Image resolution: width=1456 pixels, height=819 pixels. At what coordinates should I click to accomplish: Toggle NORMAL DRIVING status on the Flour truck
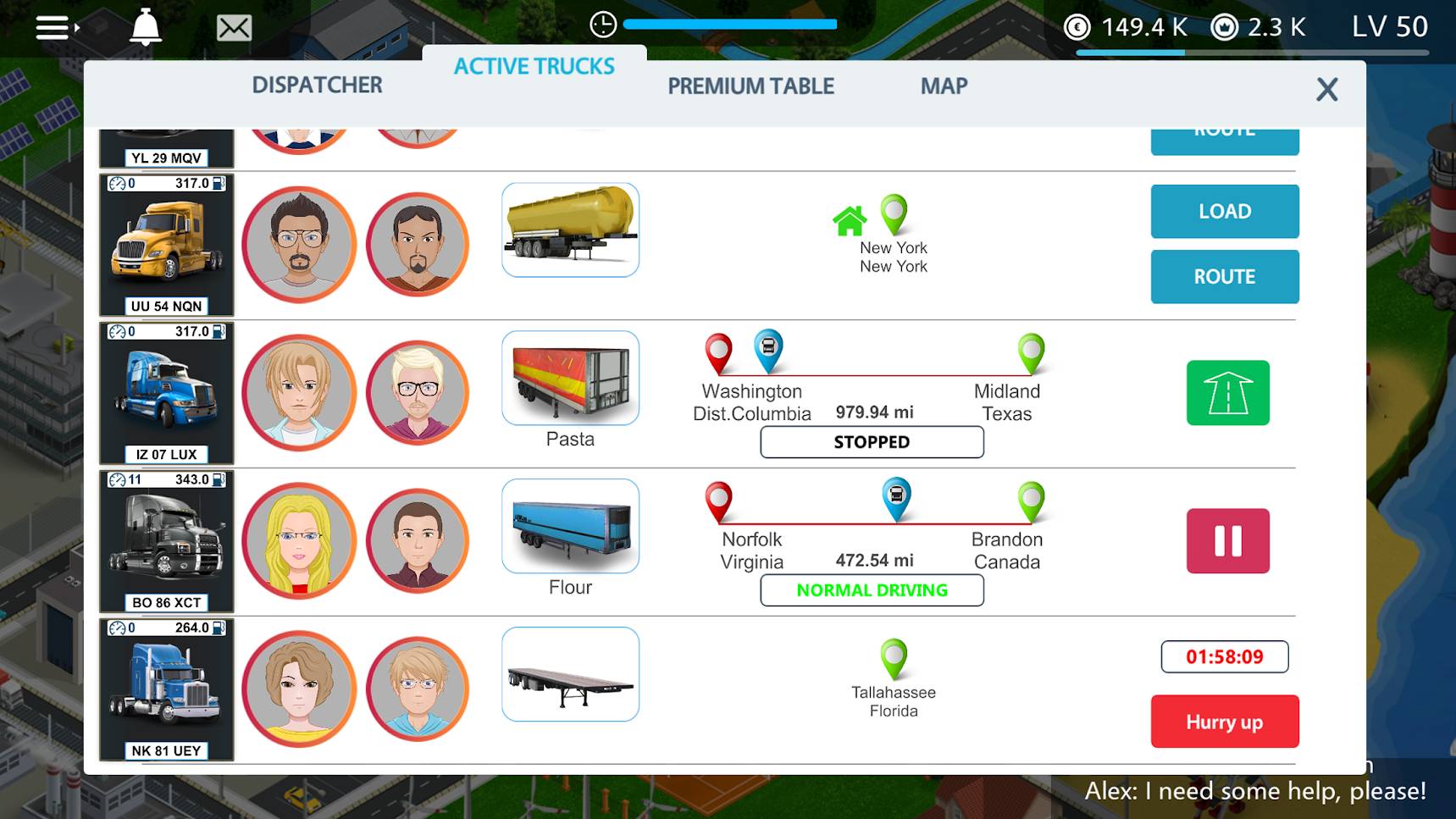[x=872, y=590]
